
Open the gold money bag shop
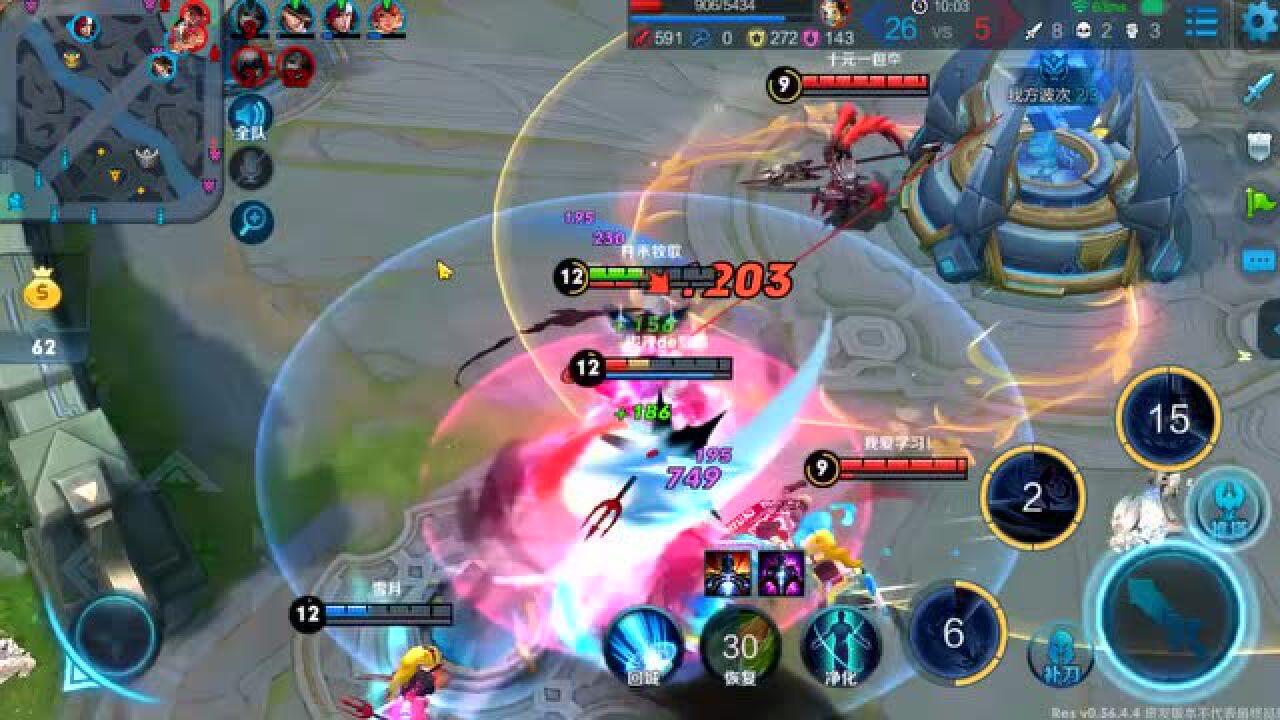click(43, 293)
